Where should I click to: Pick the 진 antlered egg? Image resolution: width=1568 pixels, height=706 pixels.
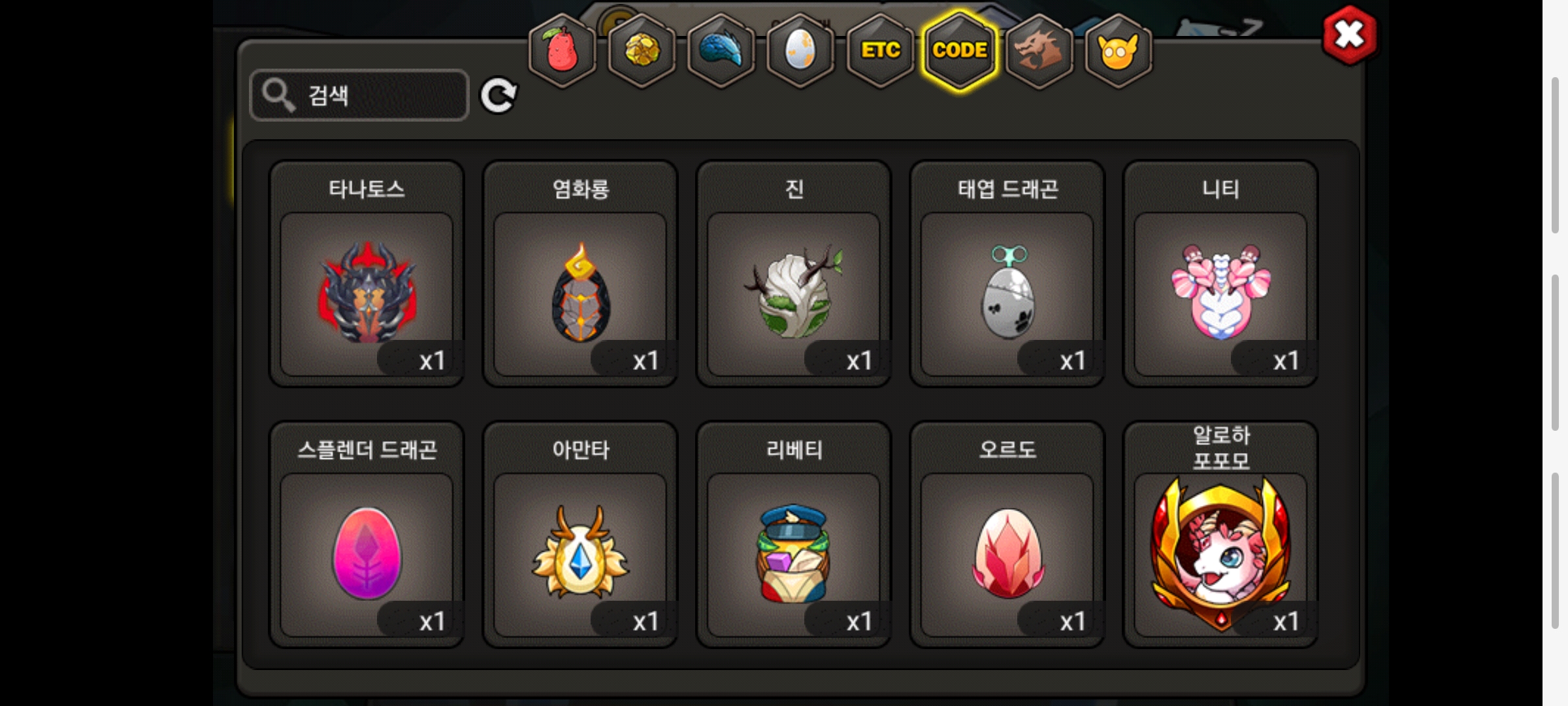[794, 293]
